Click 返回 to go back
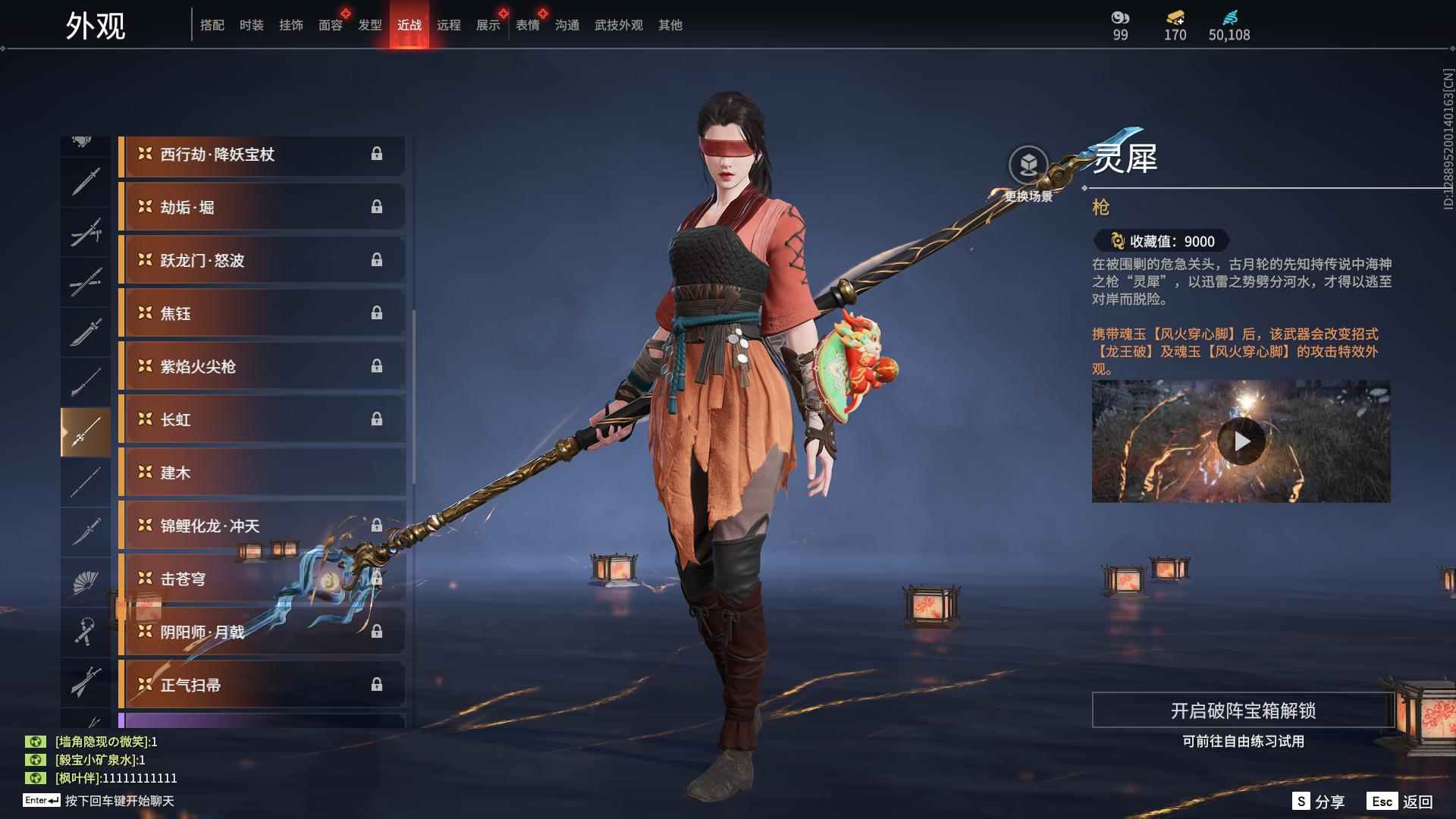Viewport: 1456px width, 819px height. [x=1400, y=802]
